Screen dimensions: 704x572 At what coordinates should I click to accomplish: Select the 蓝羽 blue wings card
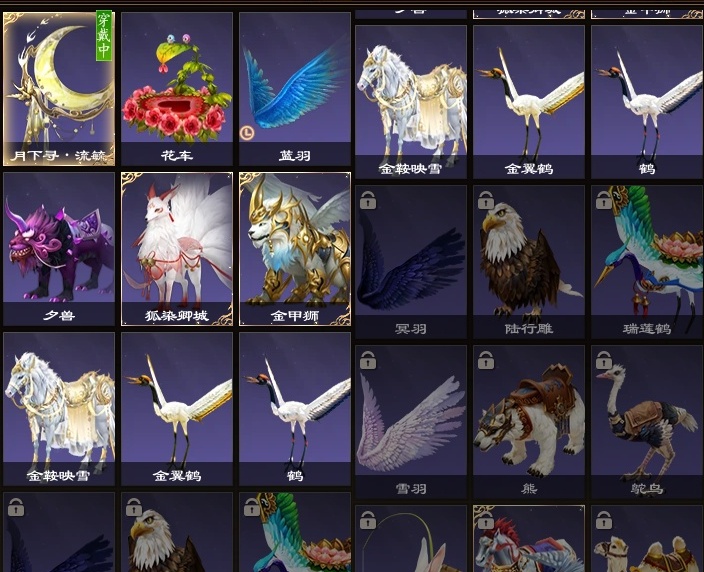coord(294,88)
